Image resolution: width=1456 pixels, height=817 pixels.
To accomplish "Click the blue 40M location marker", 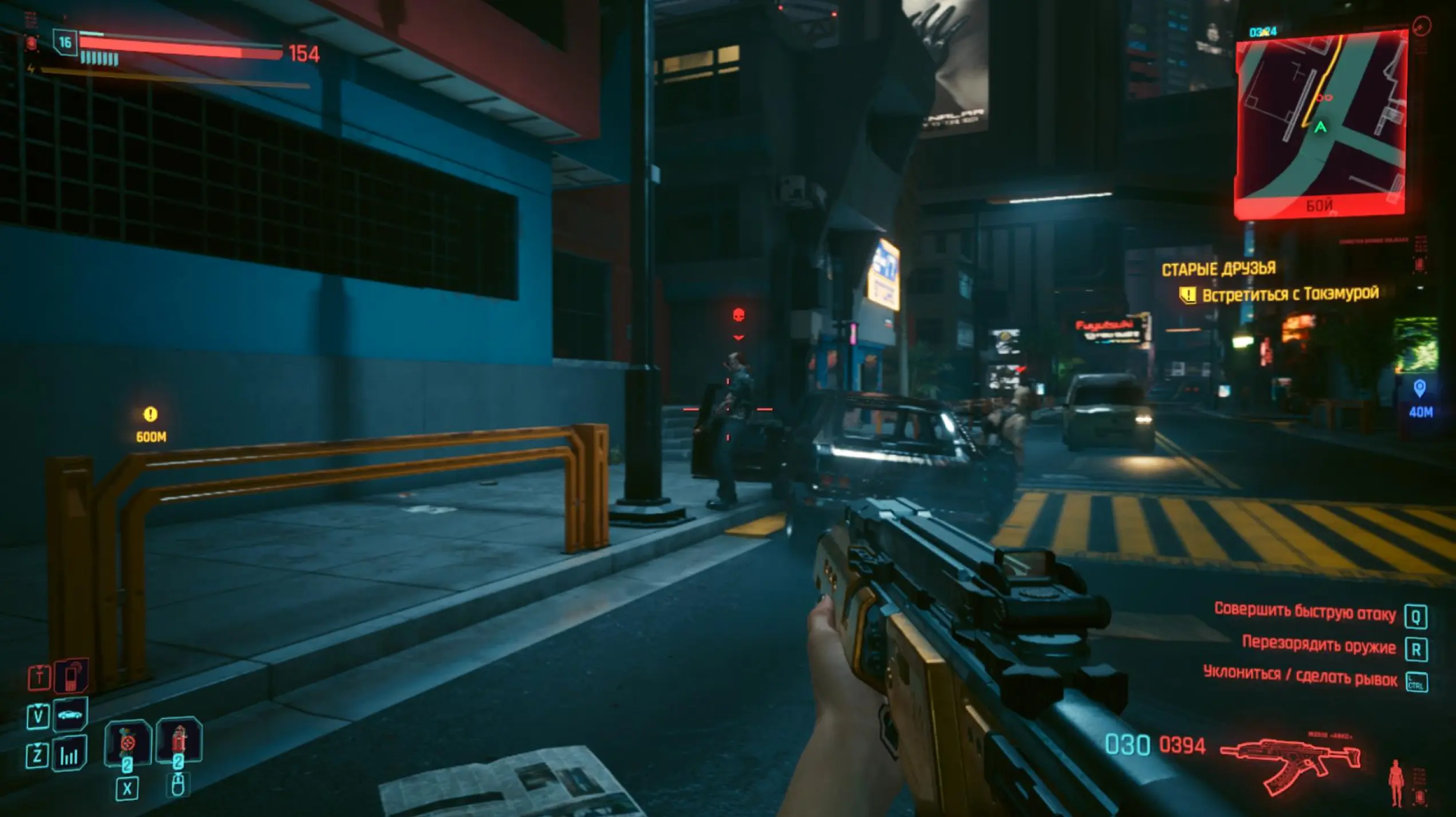I will click(x=1419, y=389).
